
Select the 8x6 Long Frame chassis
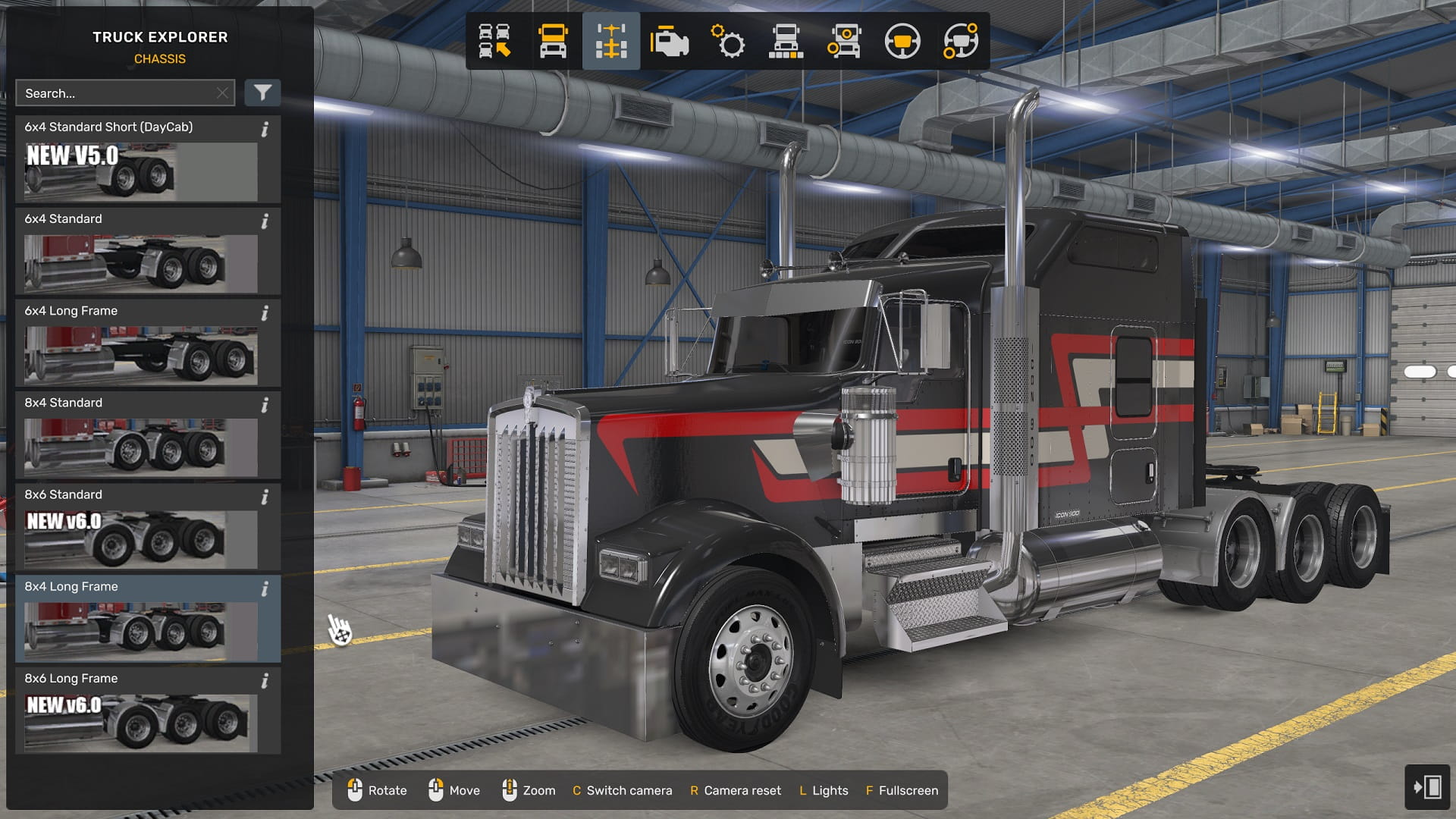click(x=141, y=711)
